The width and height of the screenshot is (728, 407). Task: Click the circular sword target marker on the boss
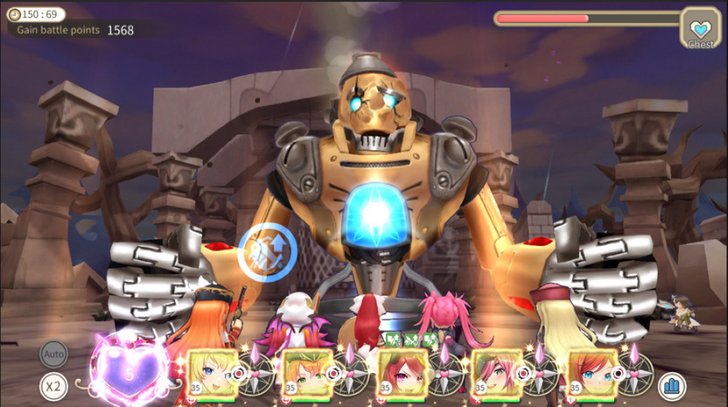268,250
